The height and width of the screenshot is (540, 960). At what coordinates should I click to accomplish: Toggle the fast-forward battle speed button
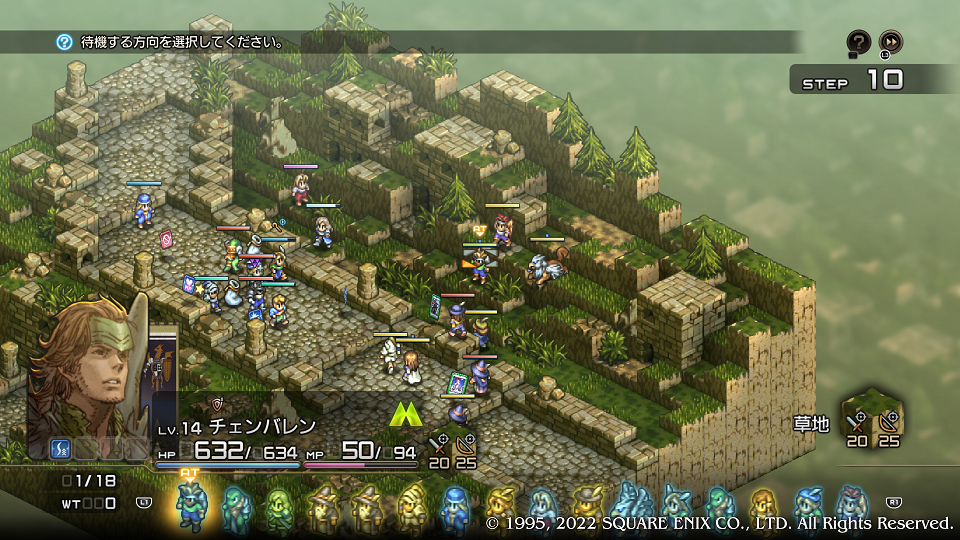(x=891, y=42)
